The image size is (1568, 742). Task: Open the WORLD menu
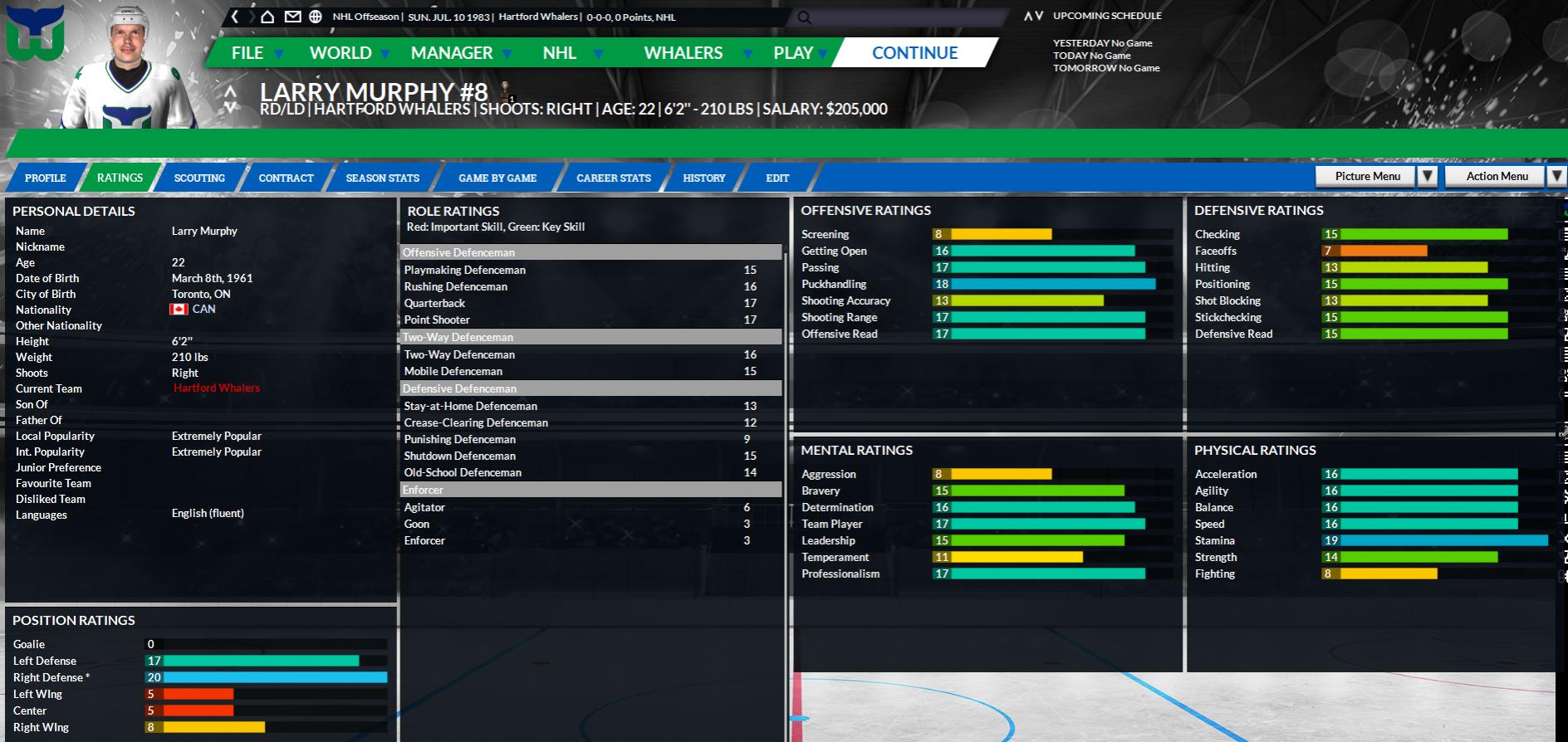tap(341, 53)
